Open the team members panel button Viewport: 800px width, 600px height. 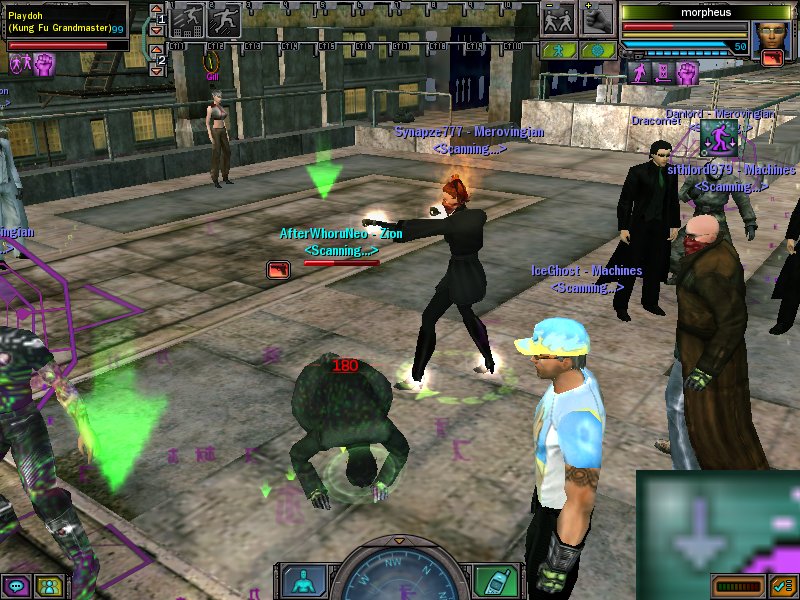(48, 586)
